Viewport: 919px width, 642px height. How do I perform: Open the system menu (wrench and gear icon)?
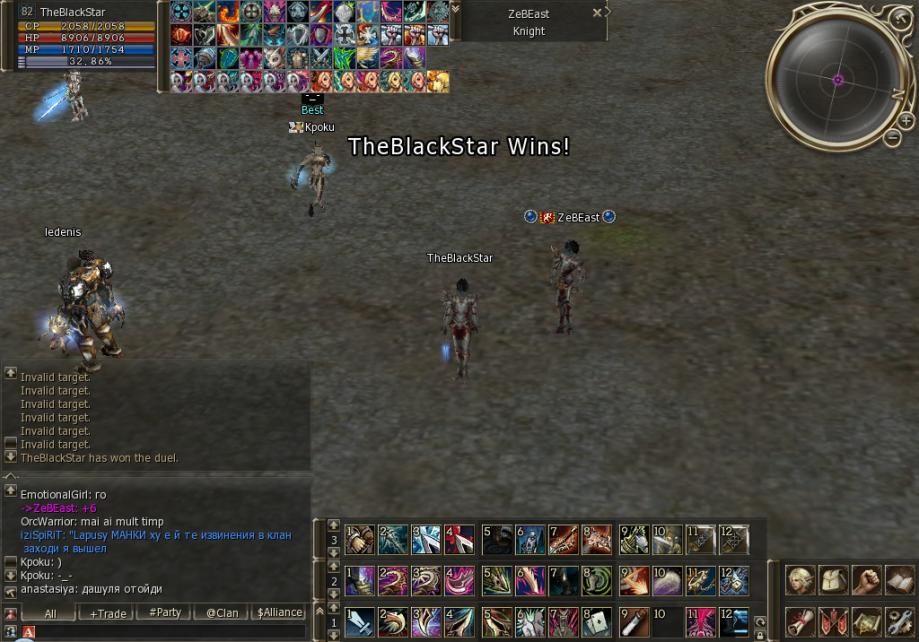(900, 621)
